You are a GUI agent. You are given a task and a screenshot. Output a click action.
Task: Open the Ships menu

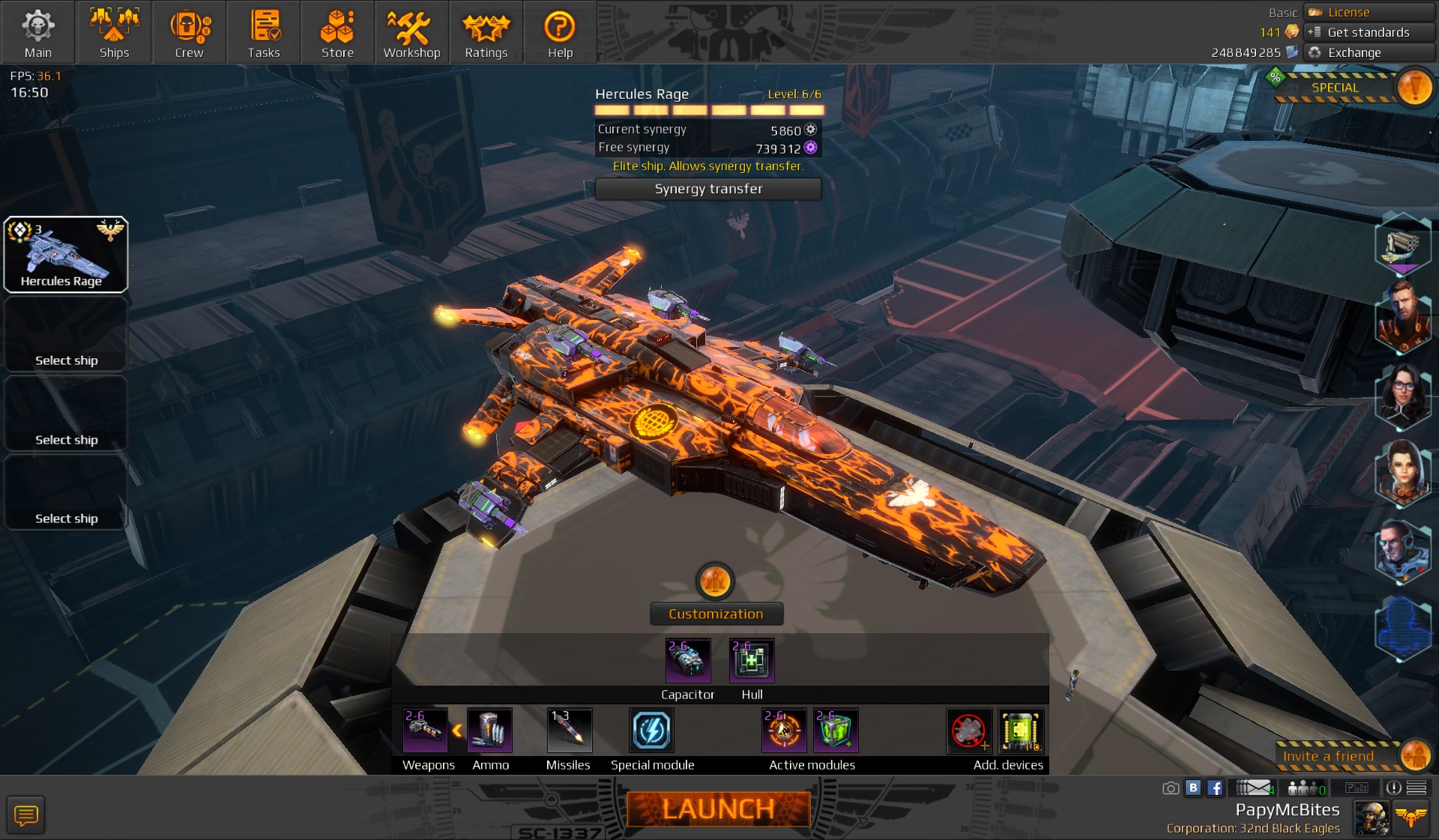click(114, 32)
